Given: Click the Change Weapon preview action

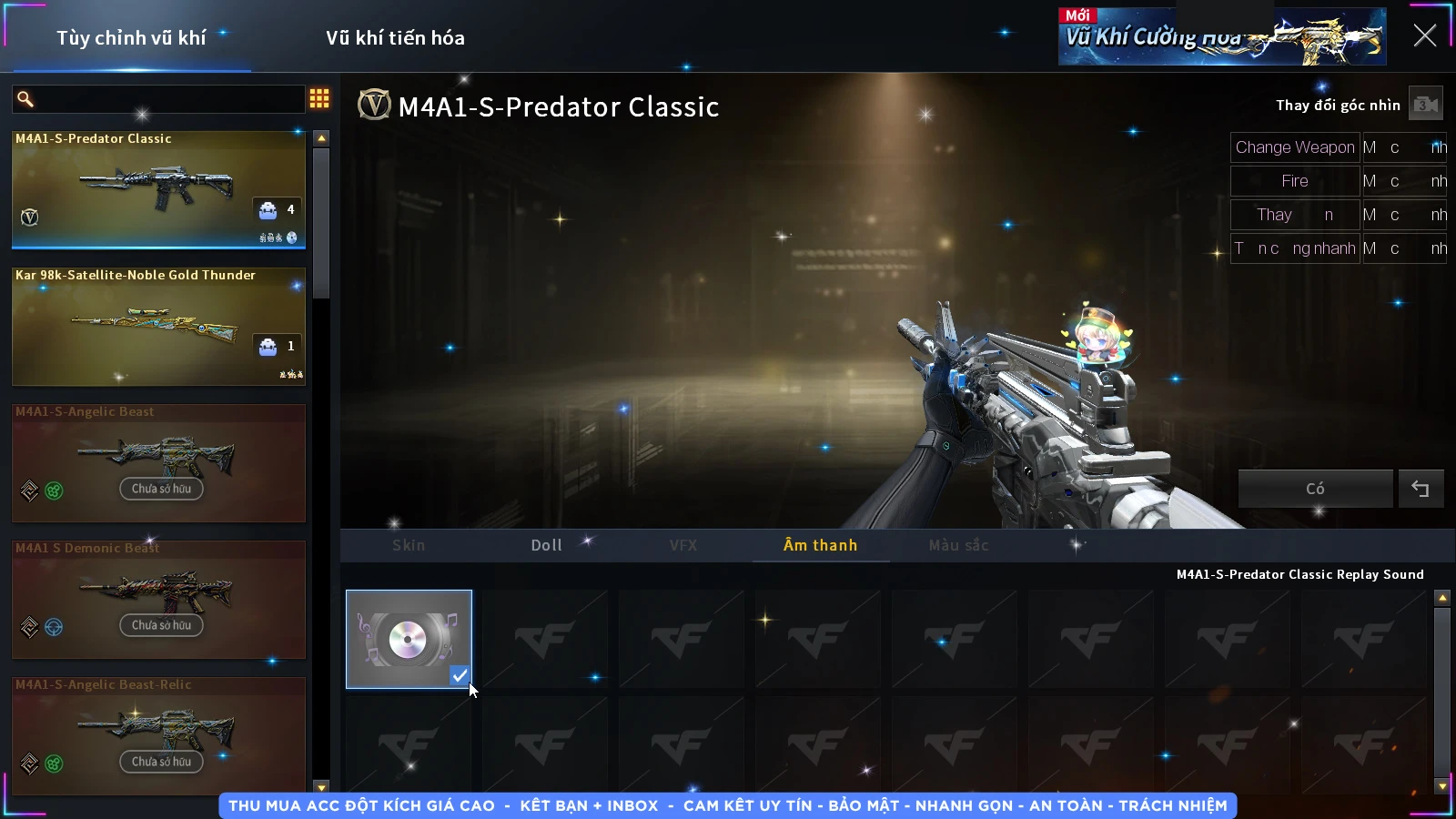Looking at the screenshot, I should point(1294,147).
